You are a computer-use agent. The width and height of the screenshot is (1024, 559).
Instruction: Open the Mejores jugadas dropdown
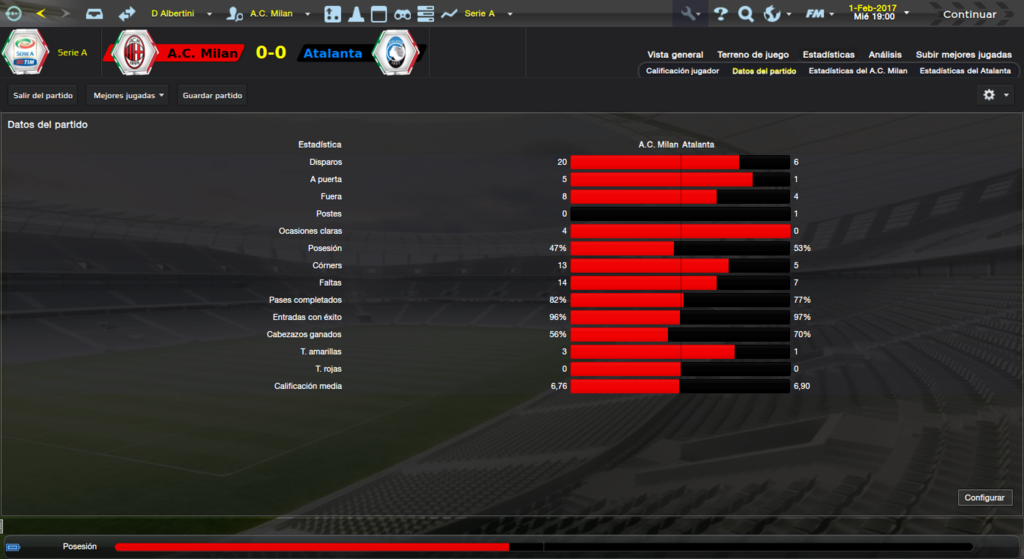(127, 95)
